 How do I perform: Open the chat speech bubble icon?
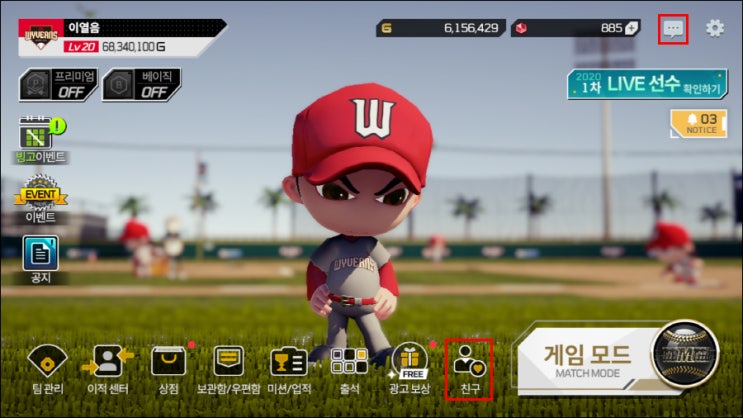coord(674,28)
